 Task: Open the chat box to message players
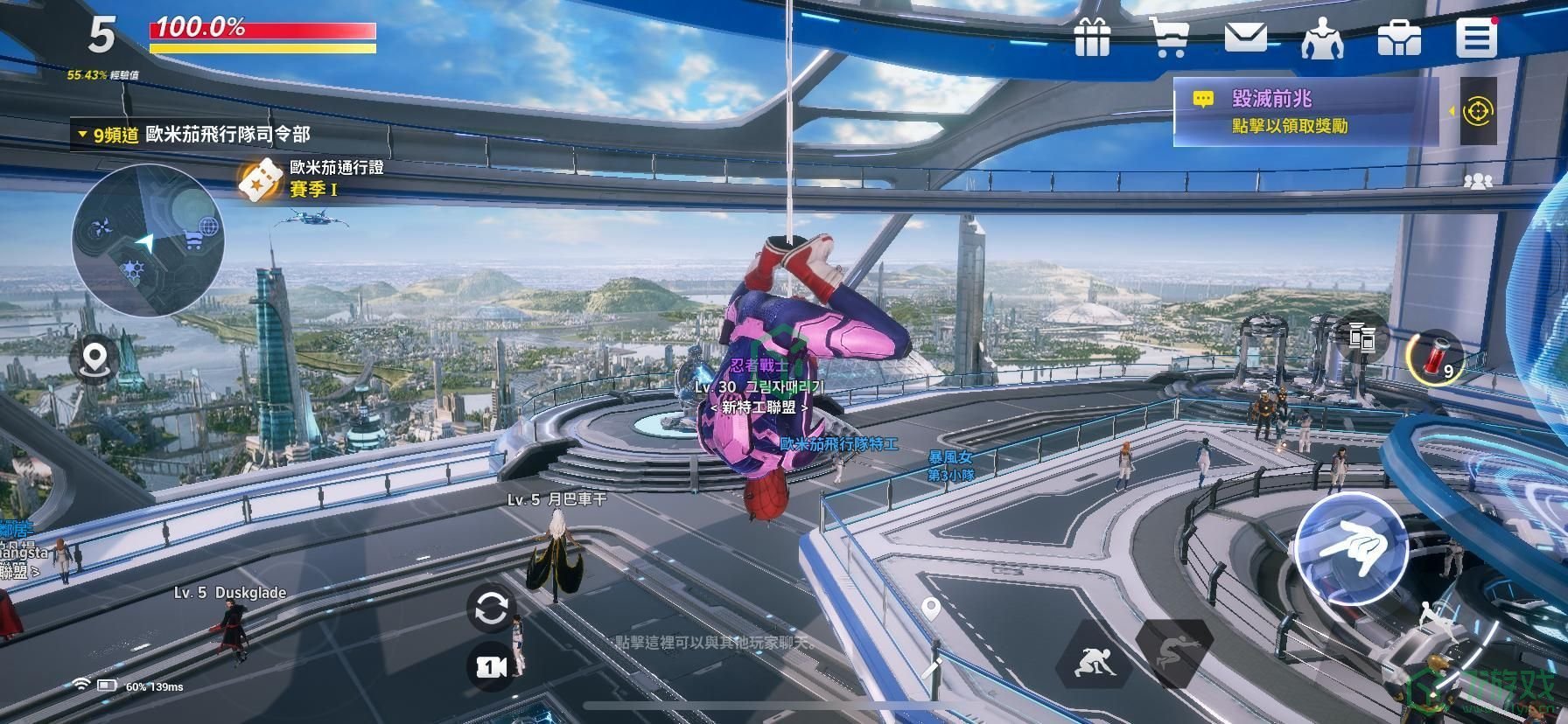tap(713, 643)
